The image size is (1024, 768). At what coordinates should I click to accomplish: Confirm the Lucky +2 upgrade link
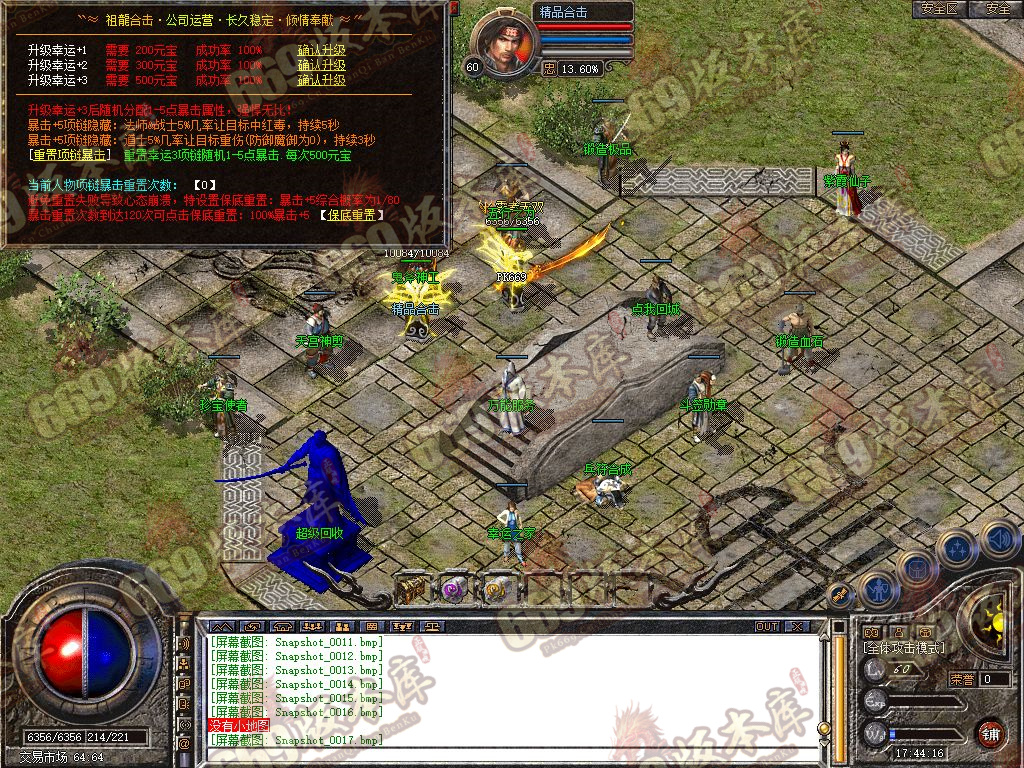321,65
